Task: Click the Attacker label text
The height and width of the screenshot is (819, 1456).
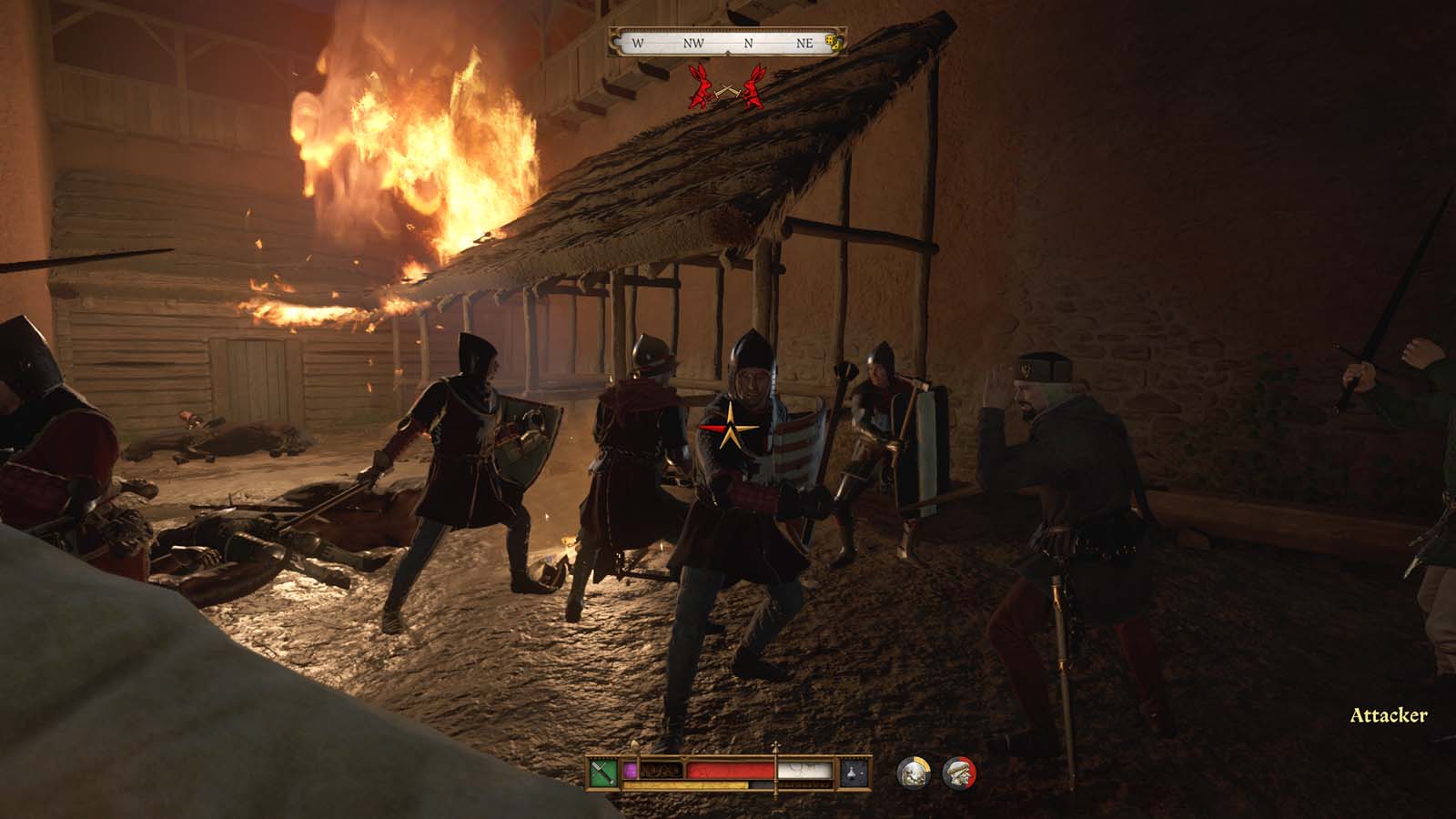Action: [x=1390, y=716]
